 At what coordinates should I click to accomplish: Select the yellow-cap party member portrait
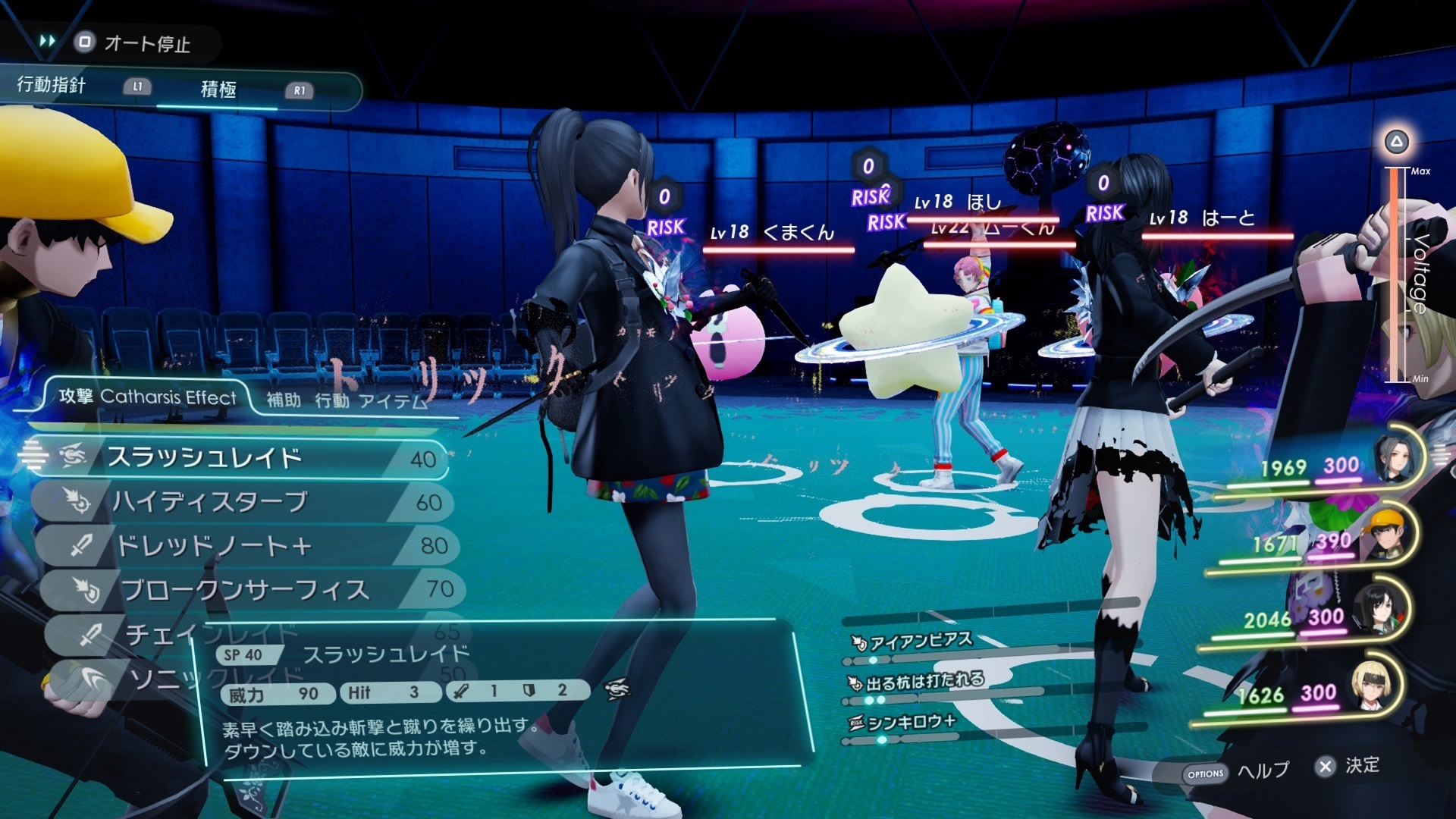(x=1387, y=533)
